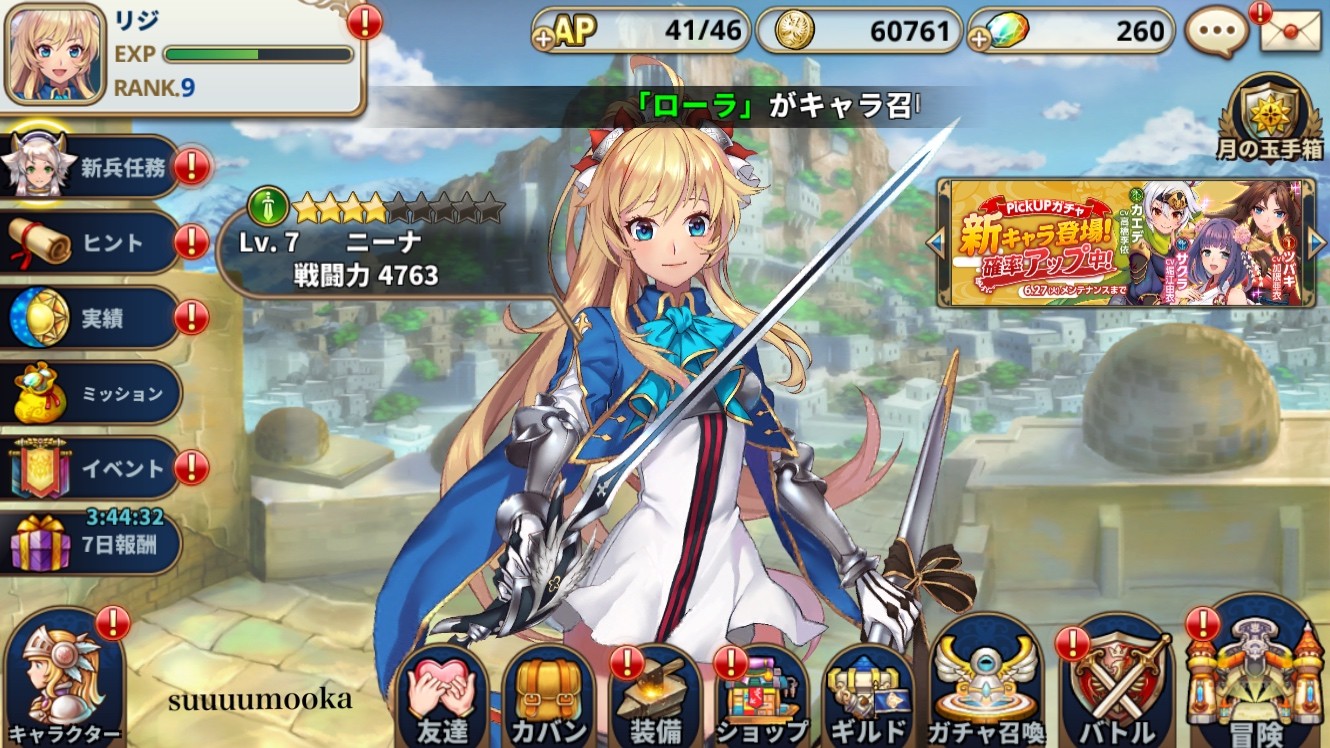
Task: Open 新兵任務 recruit missions
Action: click(90, 168)
